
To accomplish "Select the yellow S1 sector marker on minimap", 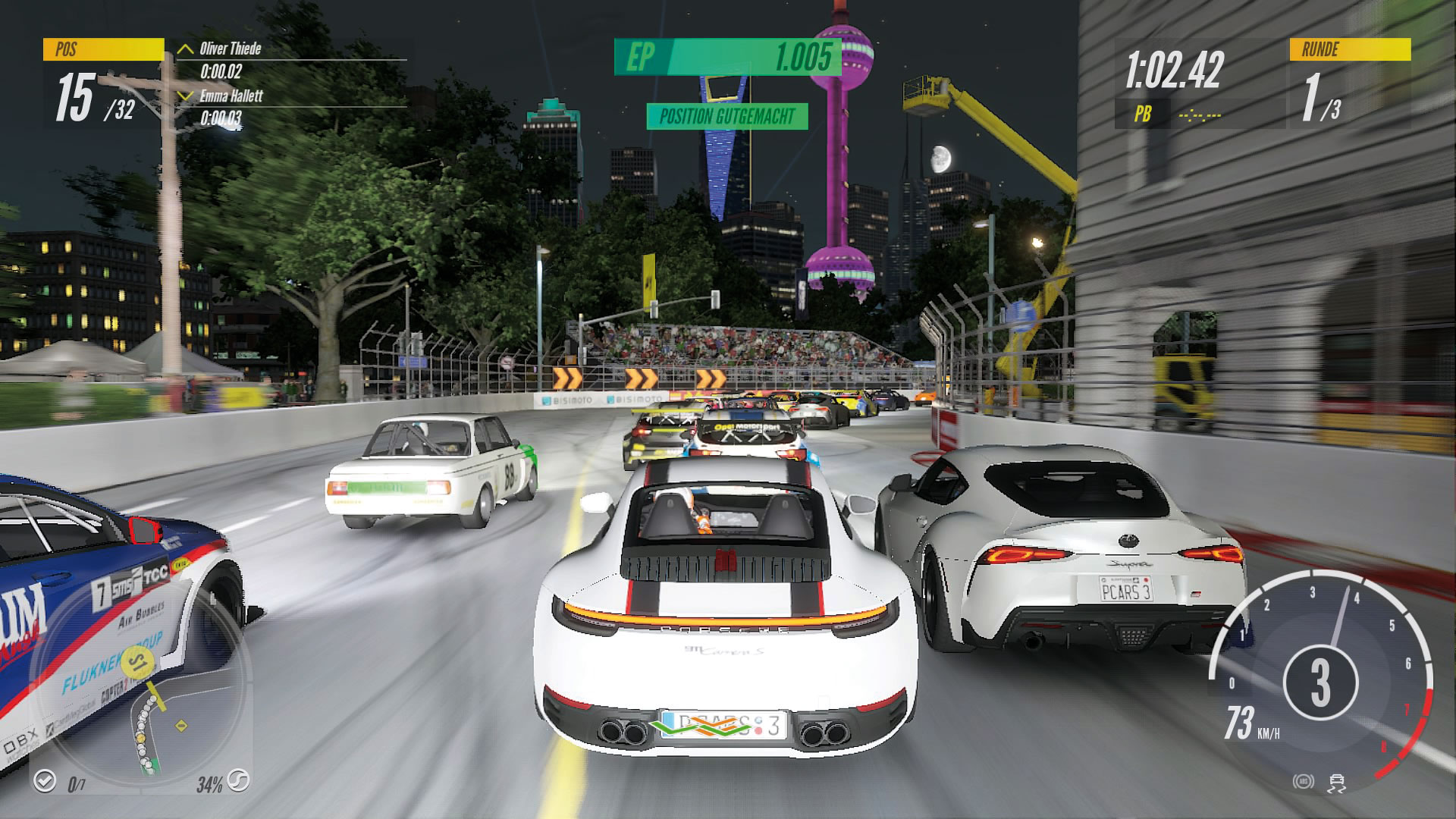I will coord(137,664).
